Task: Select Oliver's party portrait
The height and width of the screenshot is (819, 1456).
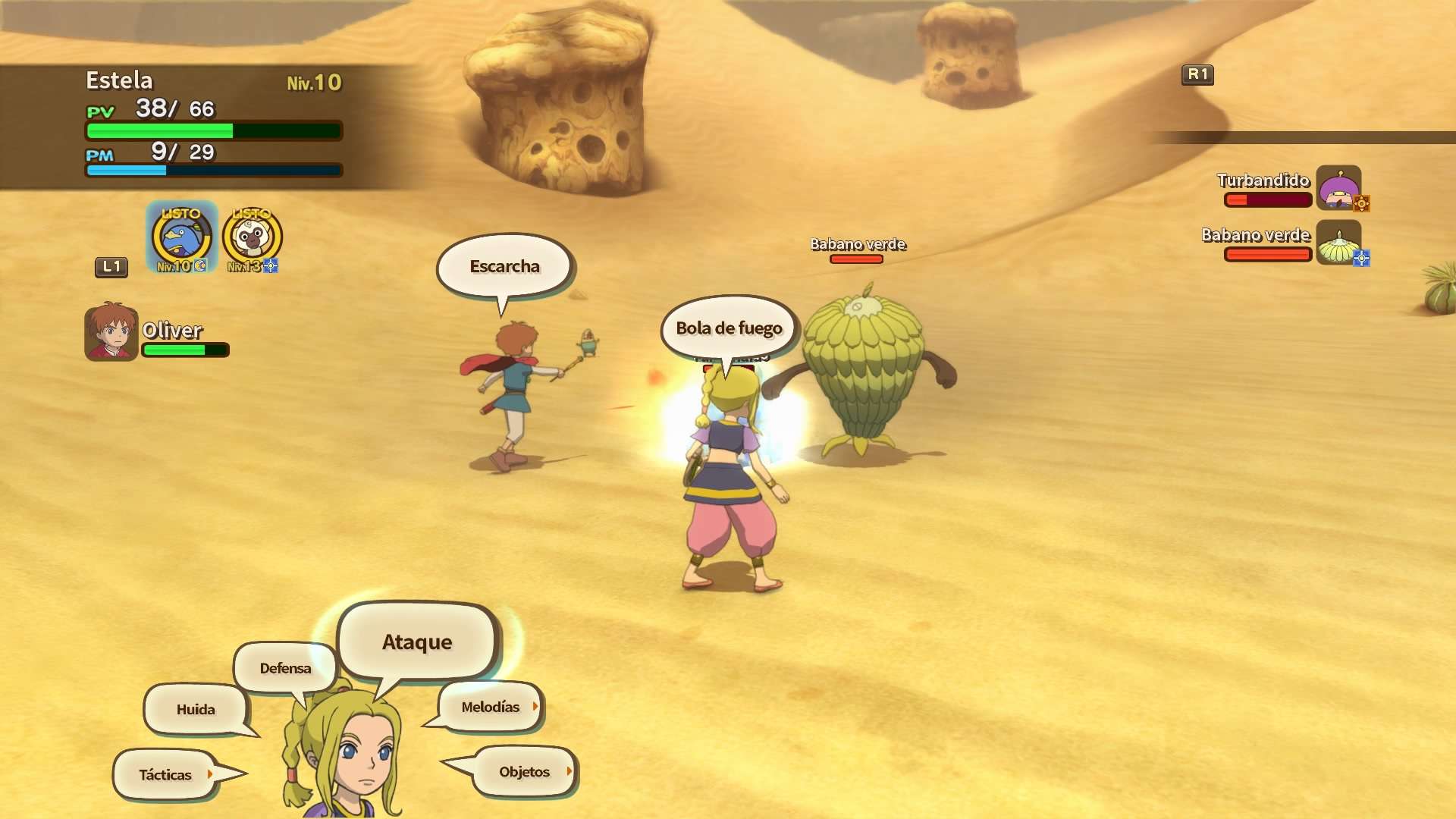Action: pos(111,332)
